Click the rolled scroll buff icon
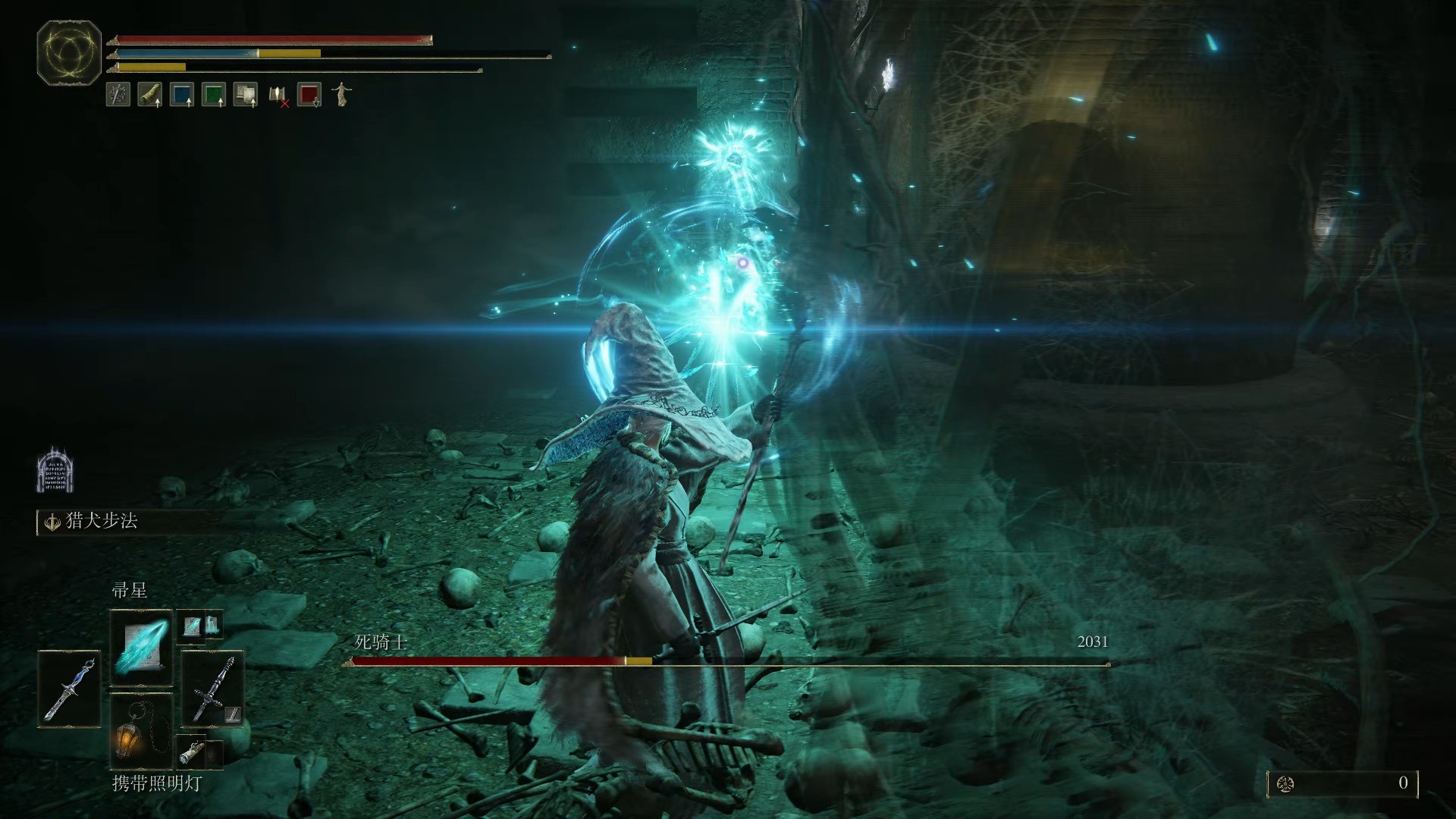 point(150,95)
